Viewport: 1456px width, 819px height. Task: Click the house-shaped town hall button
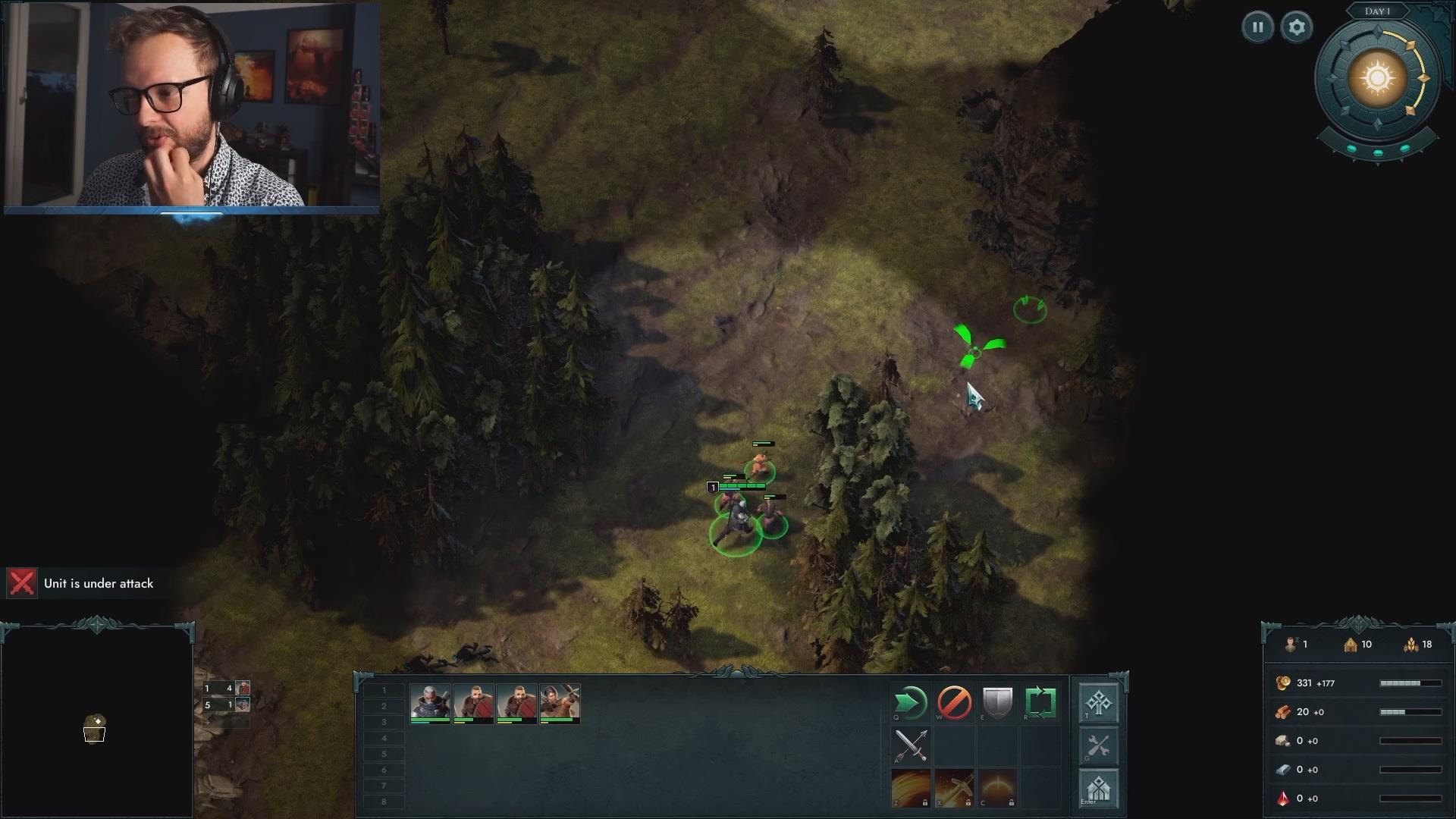1098,789
